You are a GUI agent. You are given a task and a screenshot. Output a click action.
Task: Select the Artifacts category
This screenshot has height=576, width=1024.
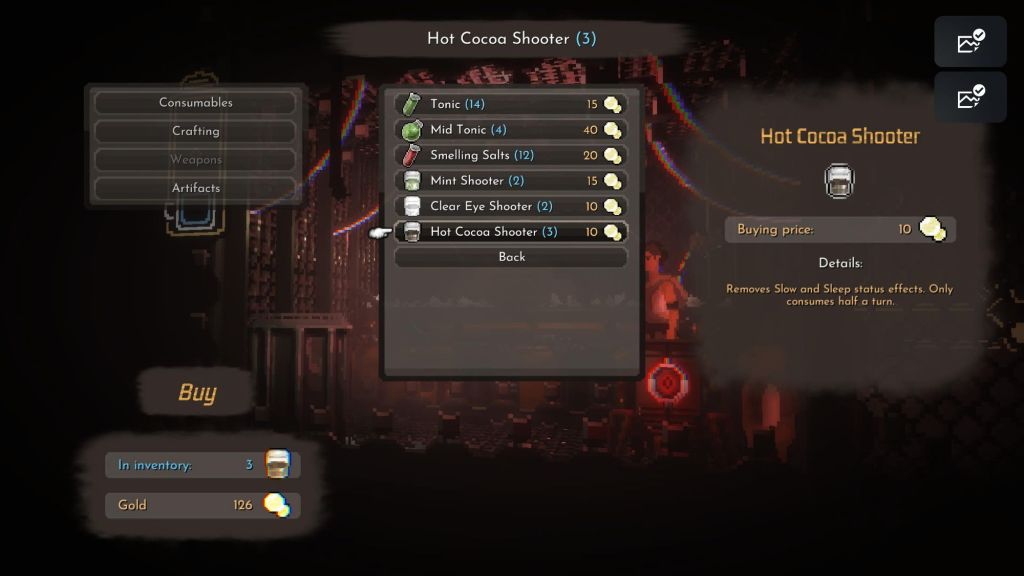[x=195, y=188]
